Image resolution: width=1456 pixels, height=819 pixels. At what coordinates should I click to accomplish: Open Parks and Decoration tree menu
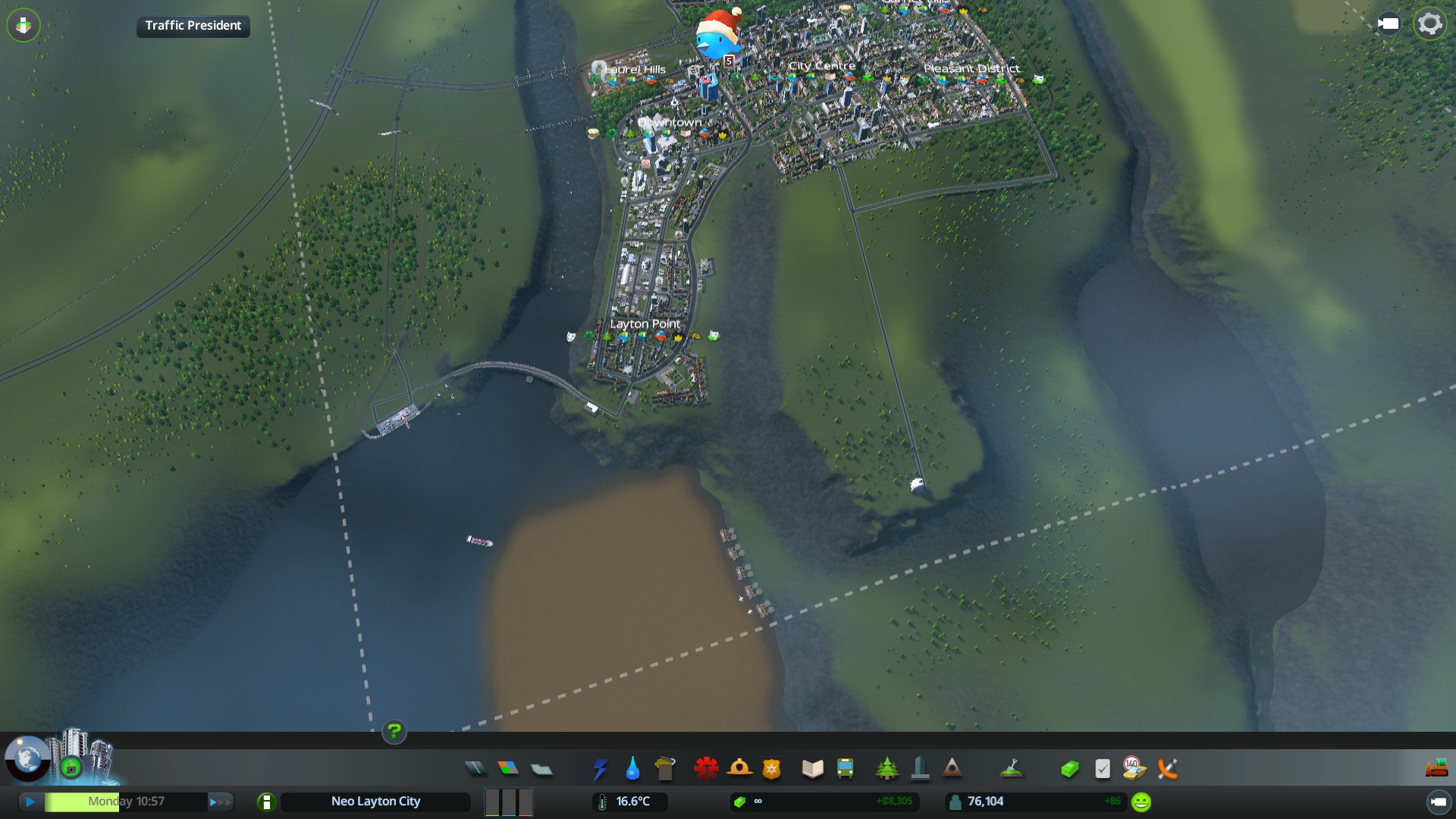click(886, 769)
